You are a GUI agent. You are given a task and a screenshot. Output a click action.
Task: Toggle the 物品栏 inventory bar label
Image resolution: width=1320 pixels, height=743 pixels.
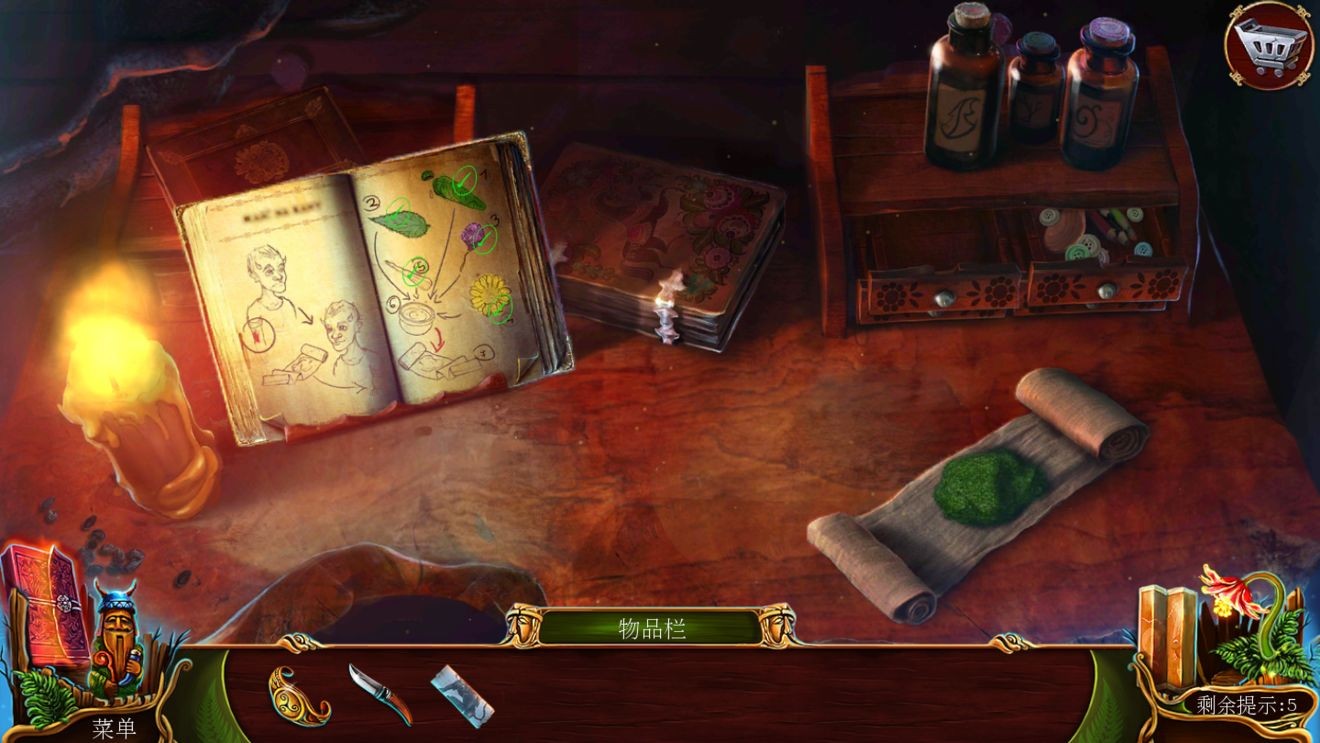(x=652, y=629)
